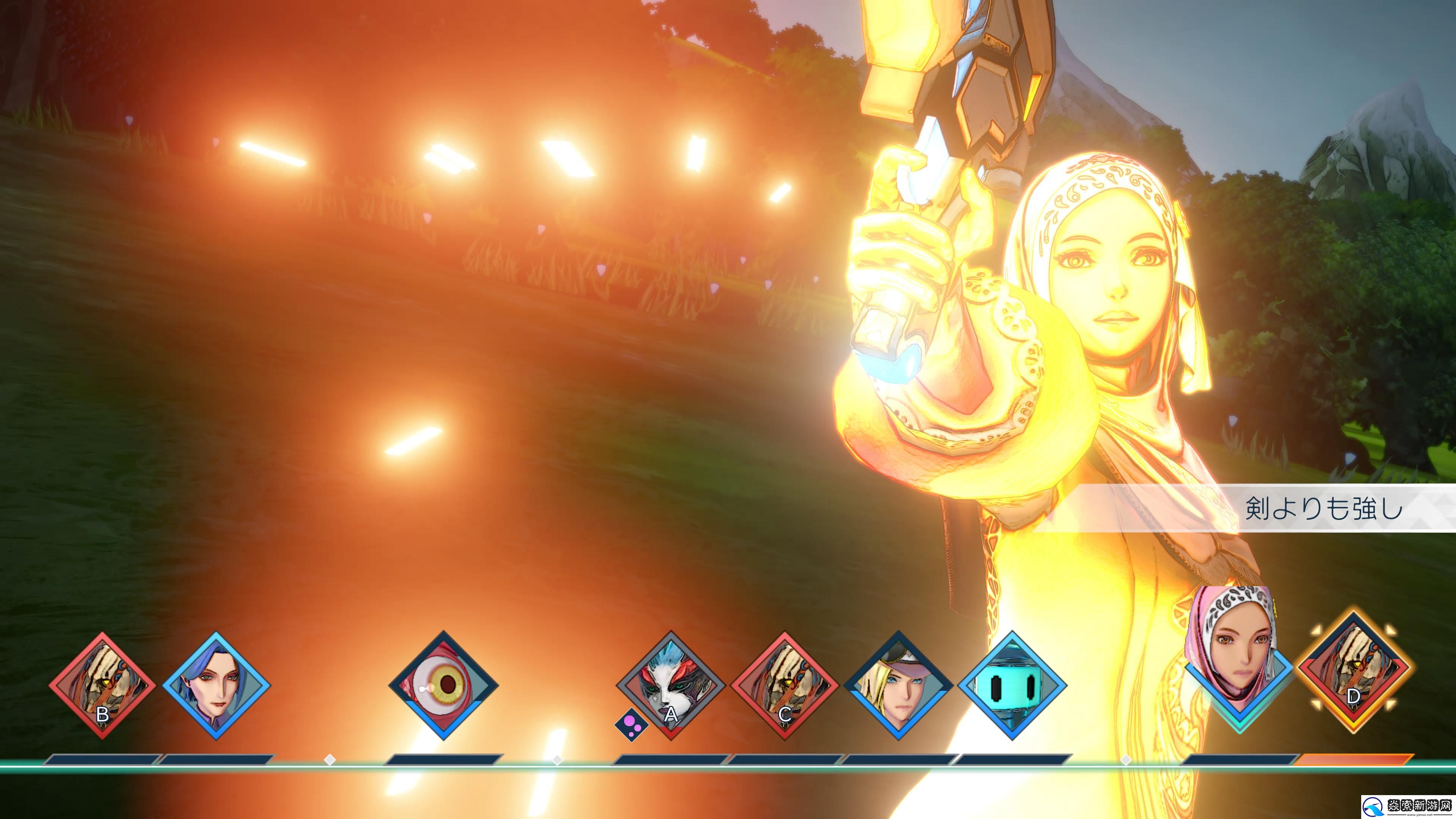Inspect the purple dots status icon

tap(631, 724)
